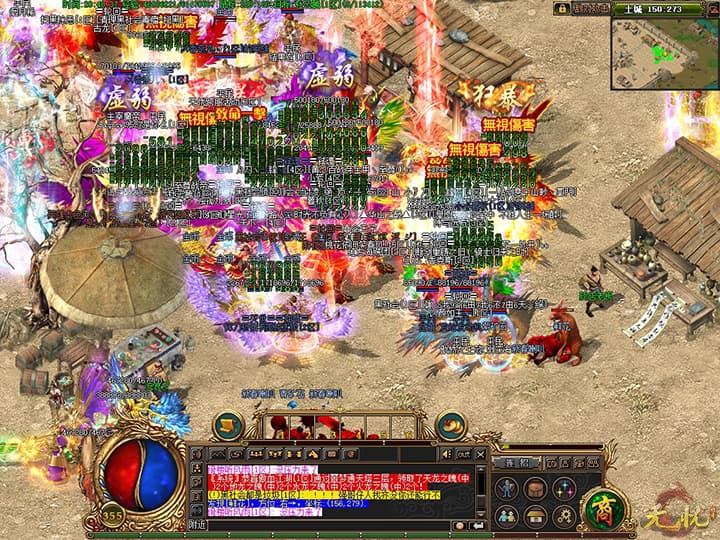The height and width of the screenshot is (540, 720).
Task: Click the OUT button on chat bar
Action: 463,455
